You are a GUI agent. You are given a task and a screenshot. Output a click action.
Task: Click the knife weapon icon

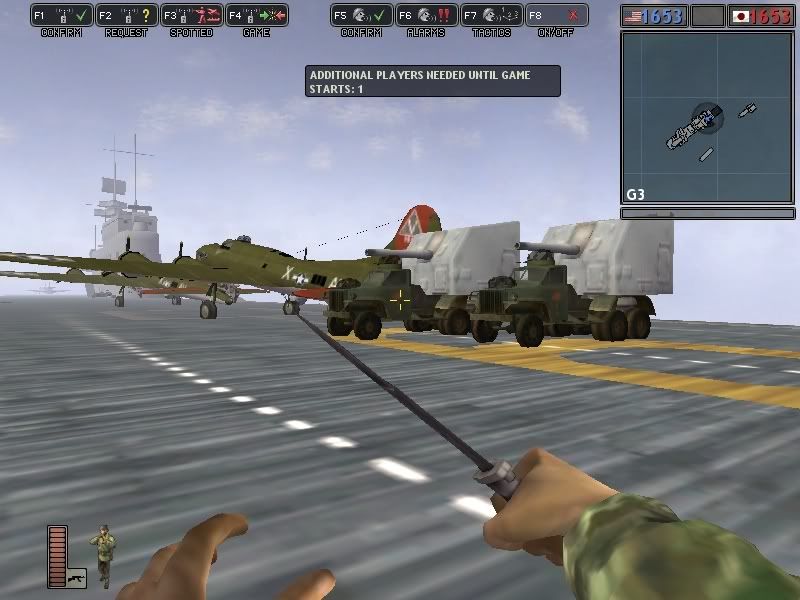tap(76, 577)
